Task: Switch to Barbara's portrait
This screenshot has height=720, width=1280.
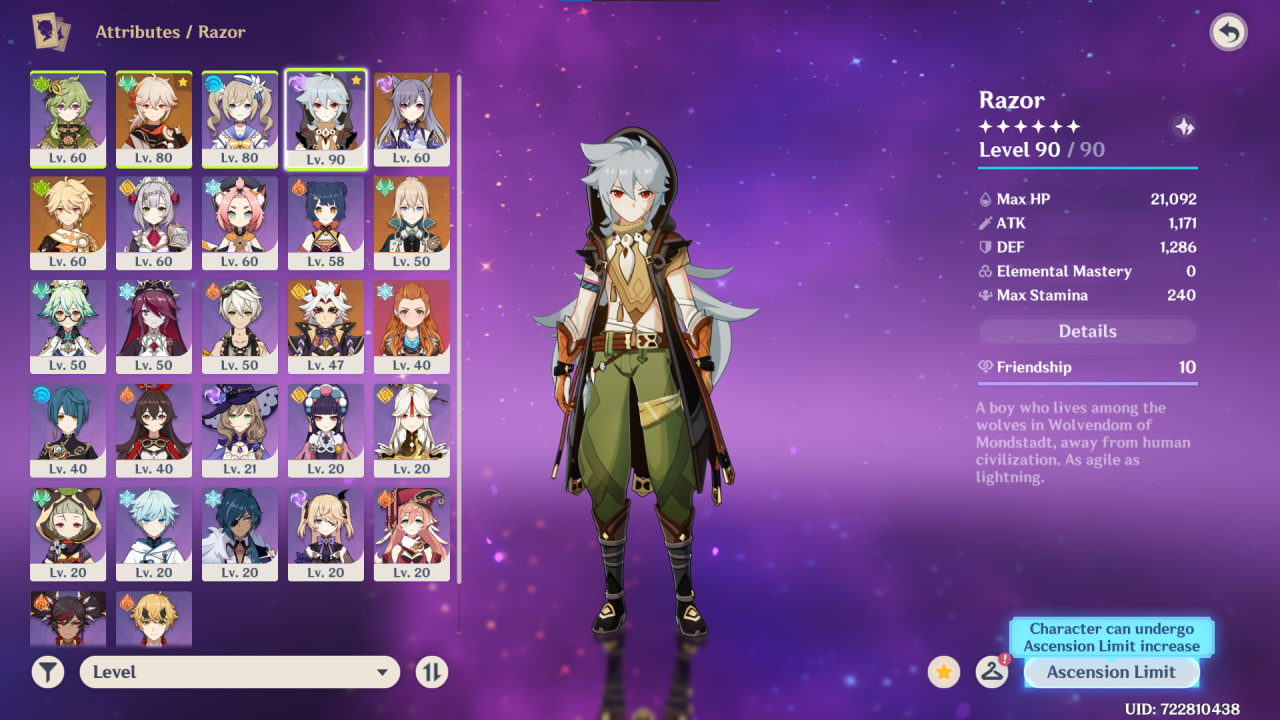Action: coord(240,118)
